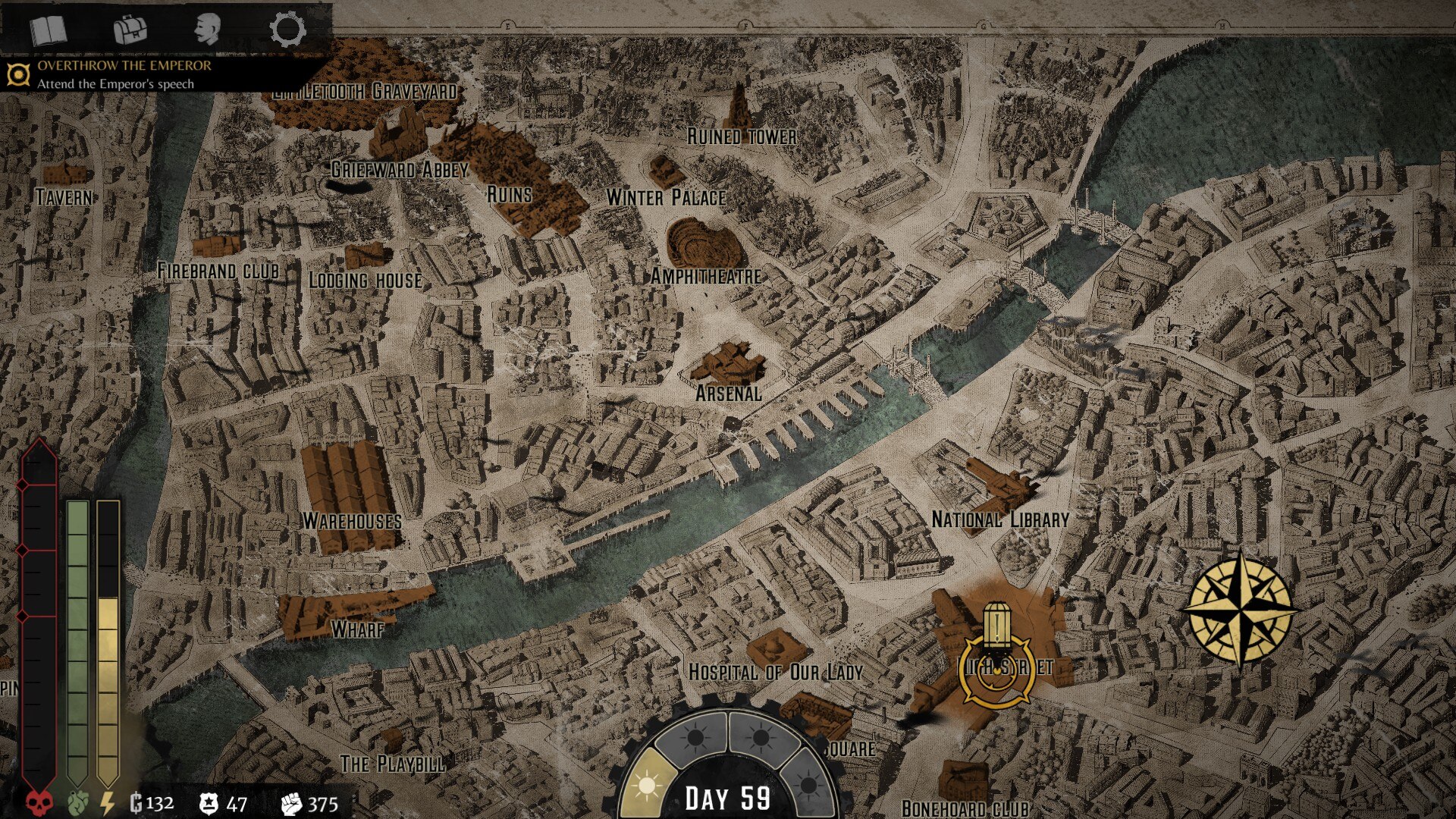Choose the Lodging House location

(365, 279)
